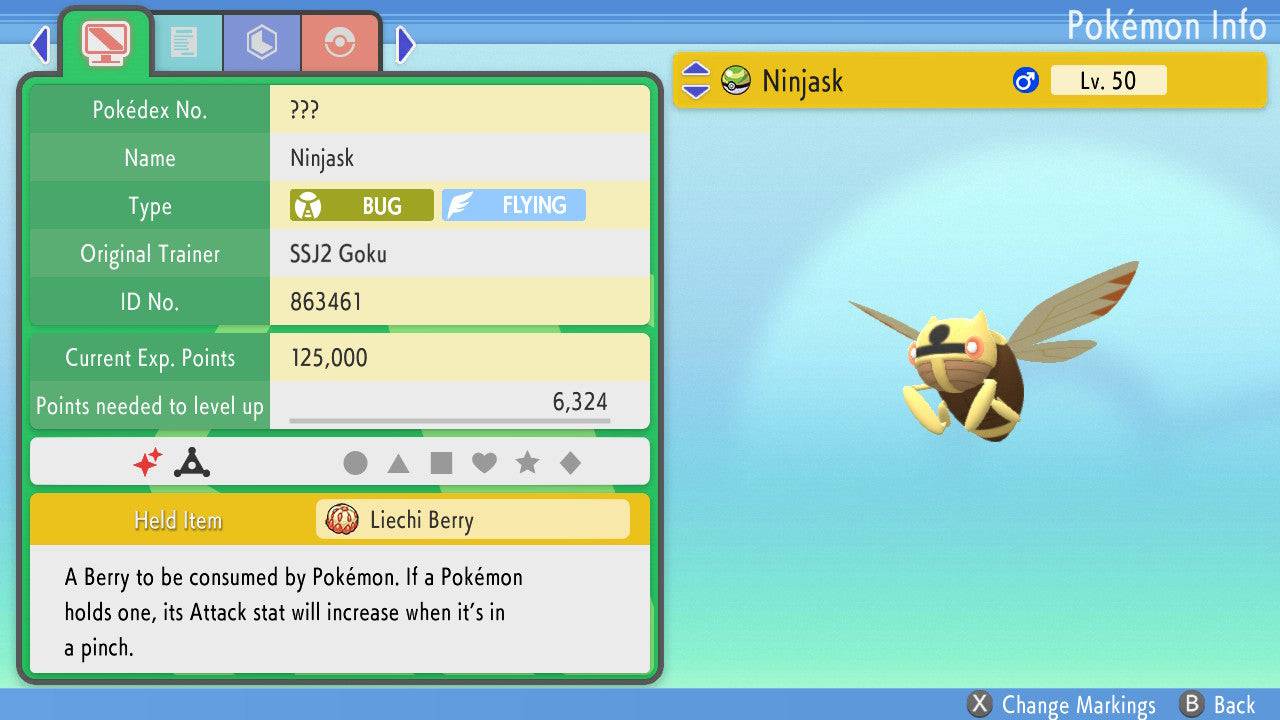Select the Liechi Berry held item
Screen dimensions: 1280x720
tap(473, 520)
